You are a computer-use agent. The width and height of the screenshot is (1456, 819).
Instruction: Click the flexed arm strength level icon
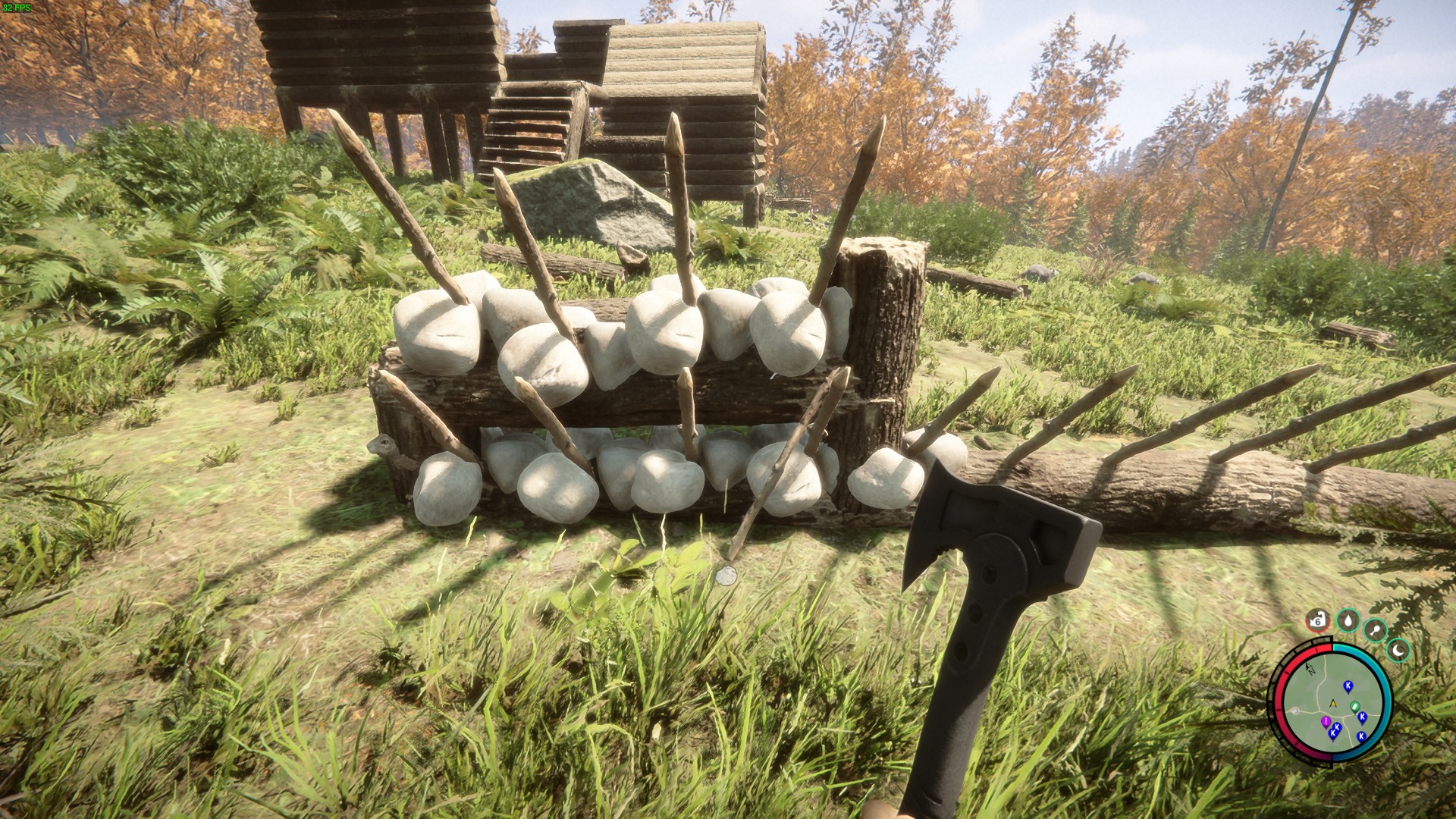click(1318, 621)
